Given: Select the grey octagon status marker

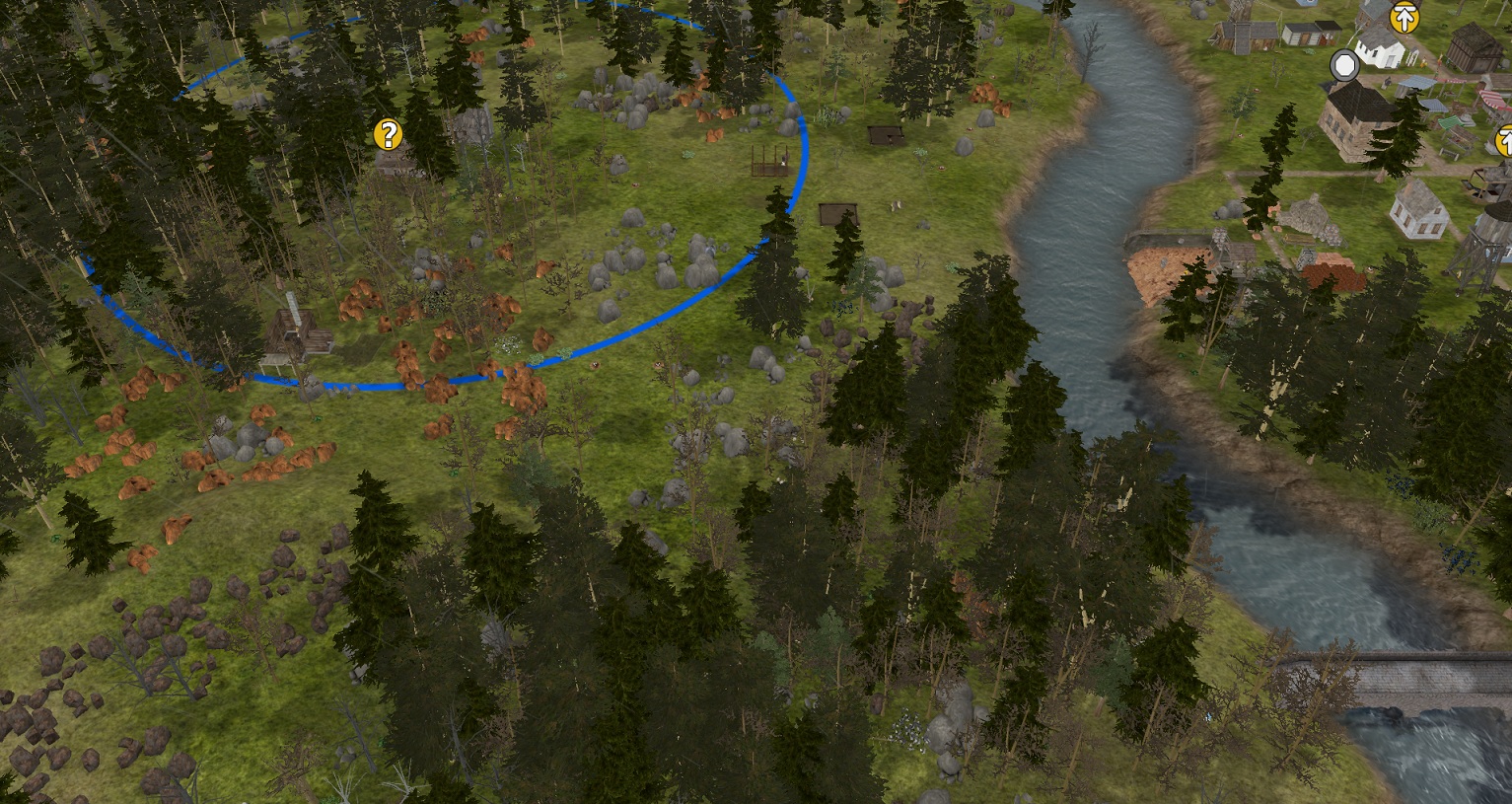Looking at the screenshot, I should [1343, 66].
